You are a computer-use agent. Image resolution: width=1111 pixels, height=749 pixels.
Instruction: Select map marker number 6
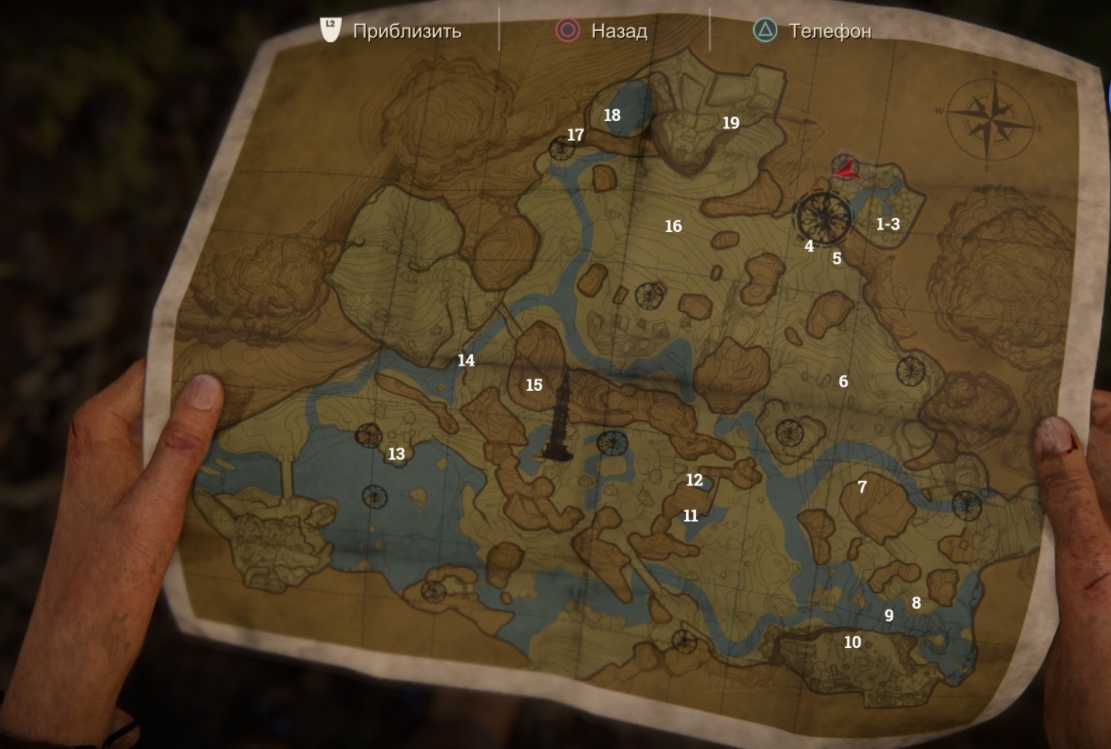(843, 381)
